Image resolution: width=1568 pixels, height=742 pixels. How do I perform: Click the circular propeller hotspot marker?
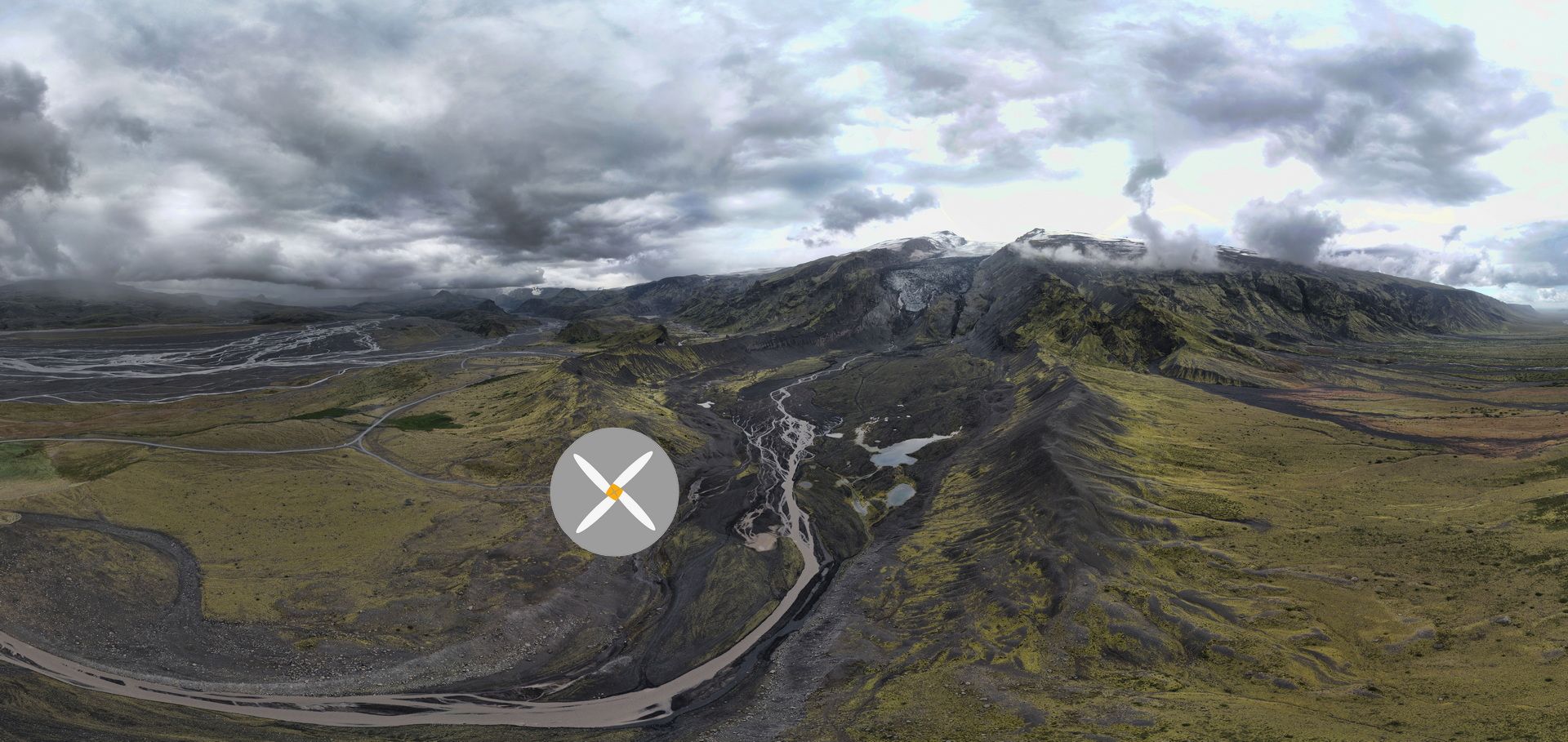614,492
